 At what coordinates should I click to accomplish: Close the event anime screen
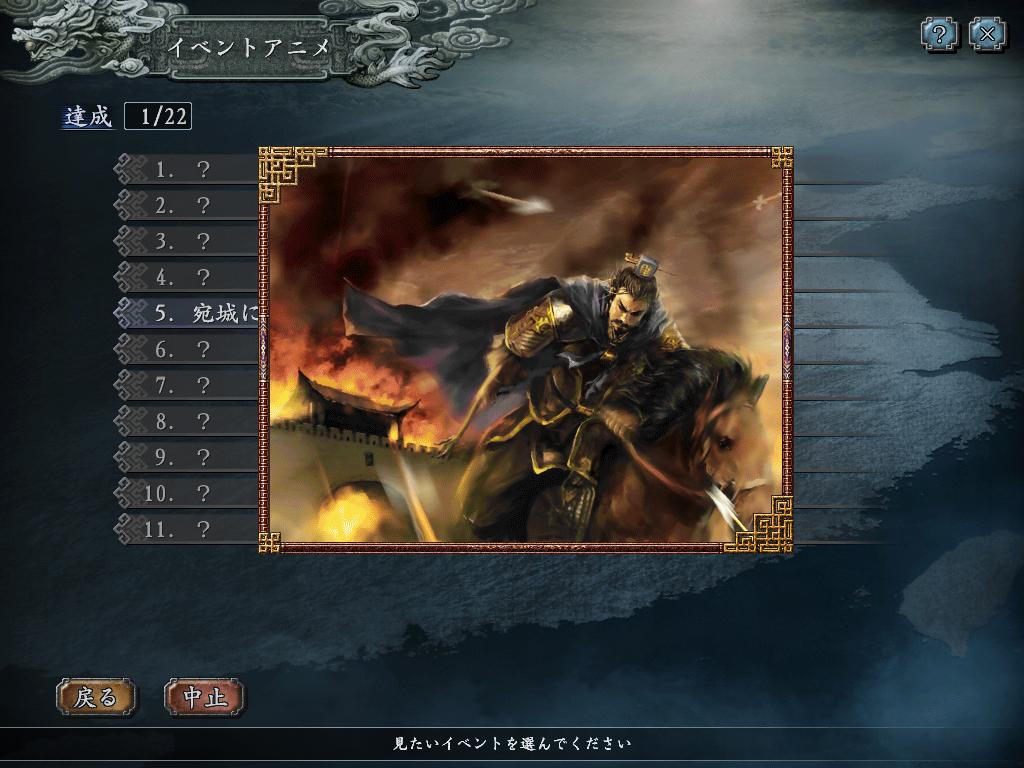coord(988,35)
